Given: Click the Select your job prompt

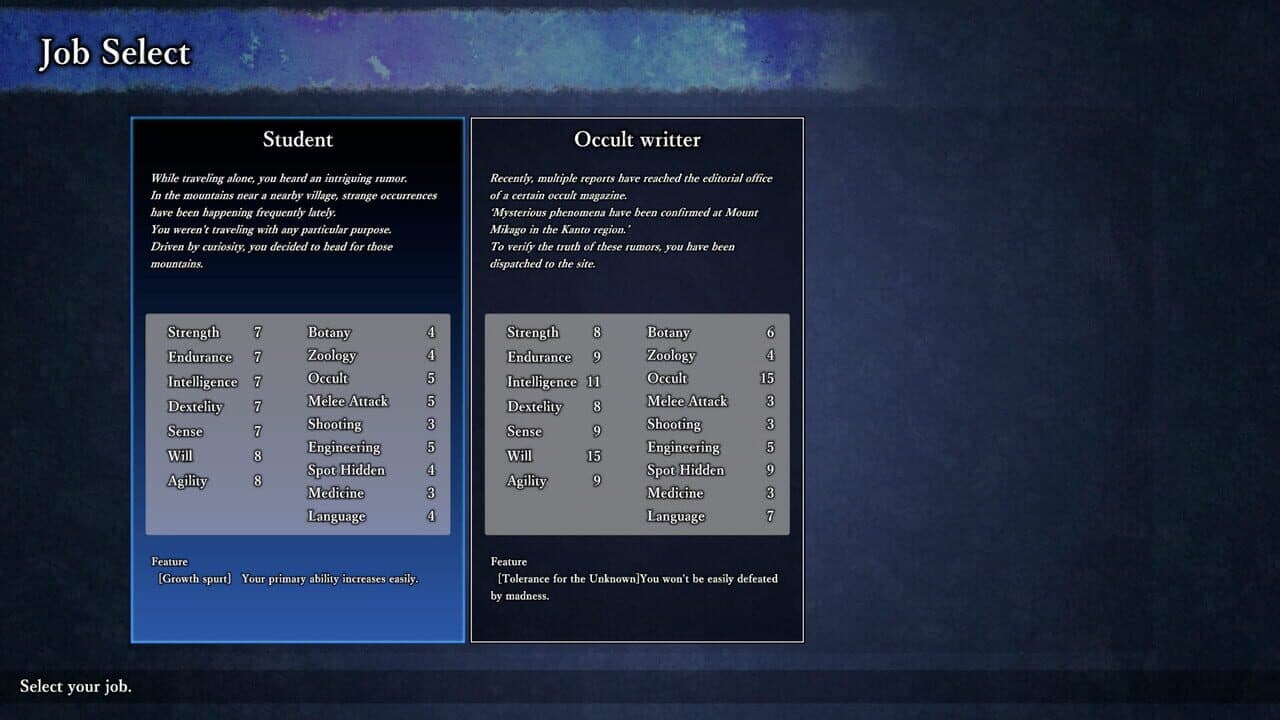Looking at the screenshot, I should coord(77,687).
